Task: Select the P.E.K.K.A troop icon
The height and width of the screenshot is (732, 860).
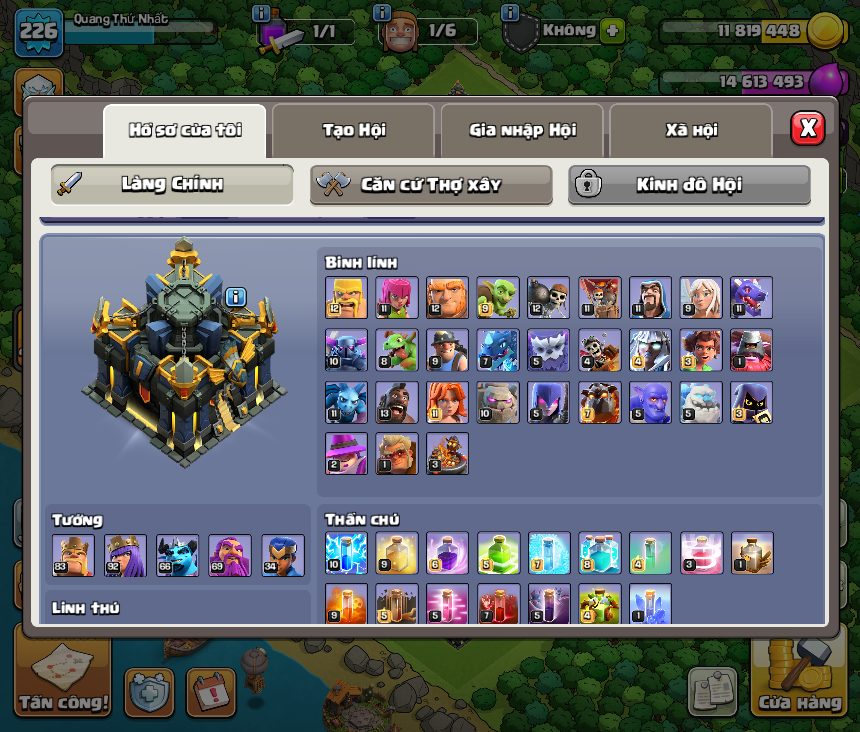Action: 346,350
